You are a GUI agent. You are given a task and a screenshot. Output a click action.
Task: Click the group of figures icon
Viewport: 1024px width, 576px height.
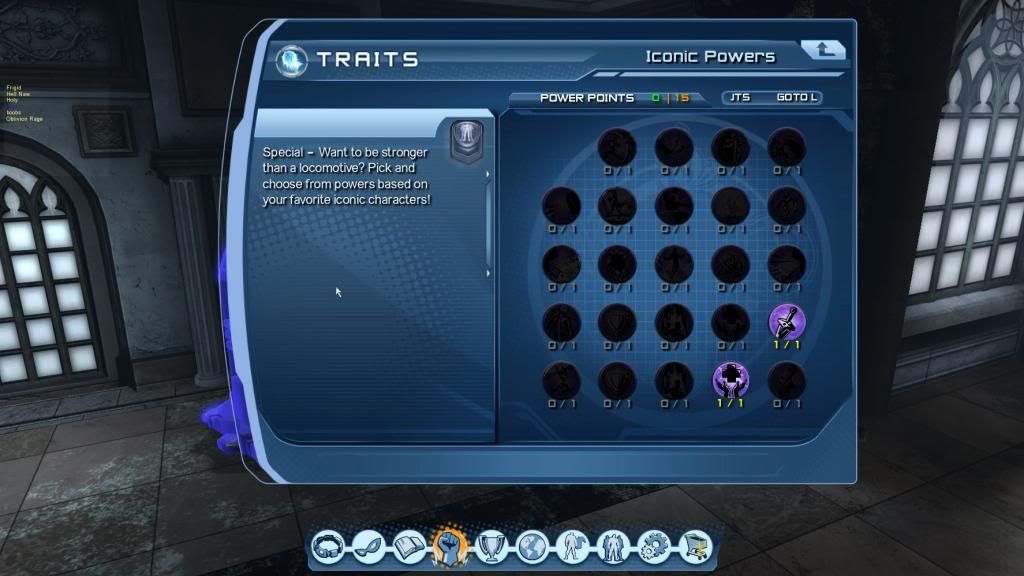tap(612, 546)
